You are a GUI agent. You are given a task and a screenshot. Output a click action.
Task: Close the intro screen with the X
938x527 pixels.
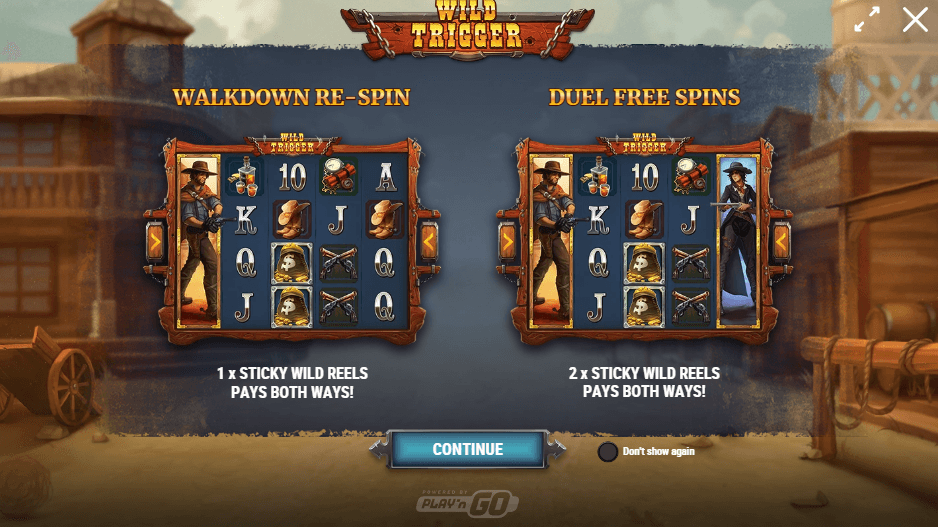point(914,20)
